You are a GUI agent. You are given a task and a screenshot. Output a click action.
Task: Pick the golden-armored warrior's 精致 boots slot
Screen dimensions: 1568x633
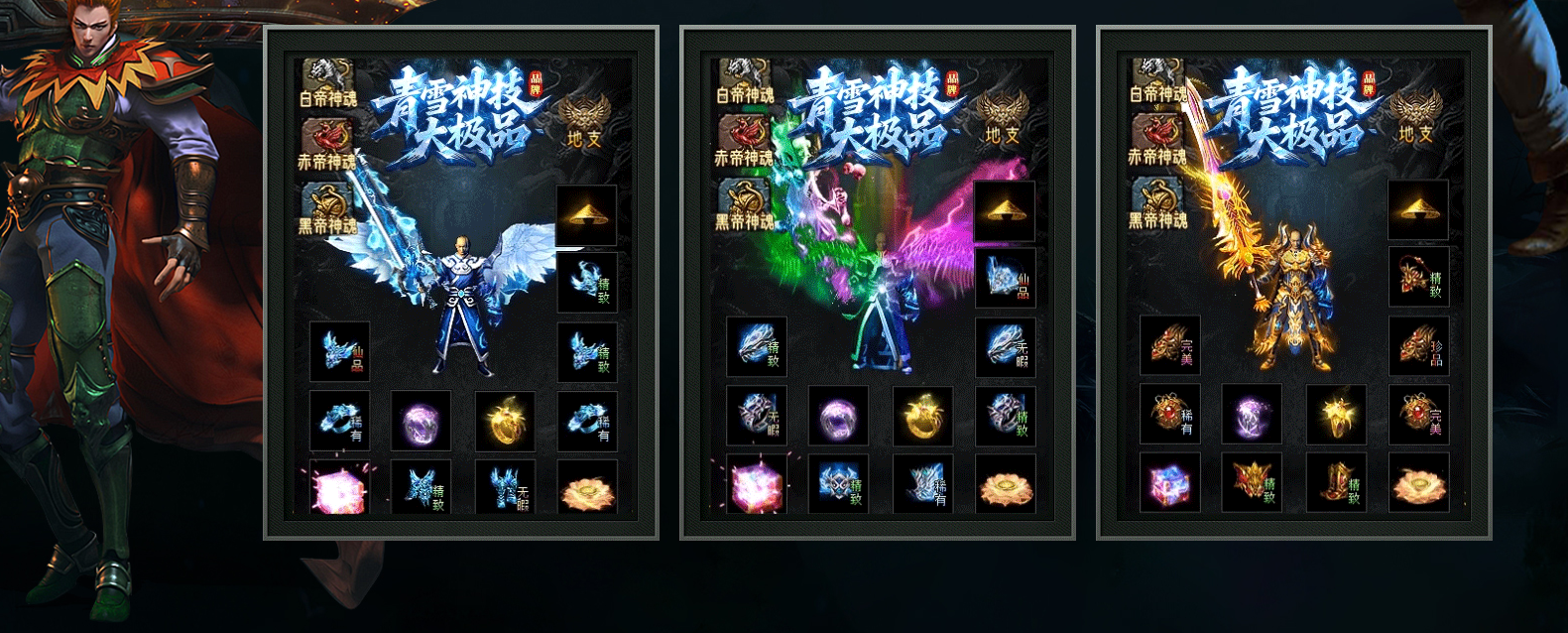[x=1336, y=483]
